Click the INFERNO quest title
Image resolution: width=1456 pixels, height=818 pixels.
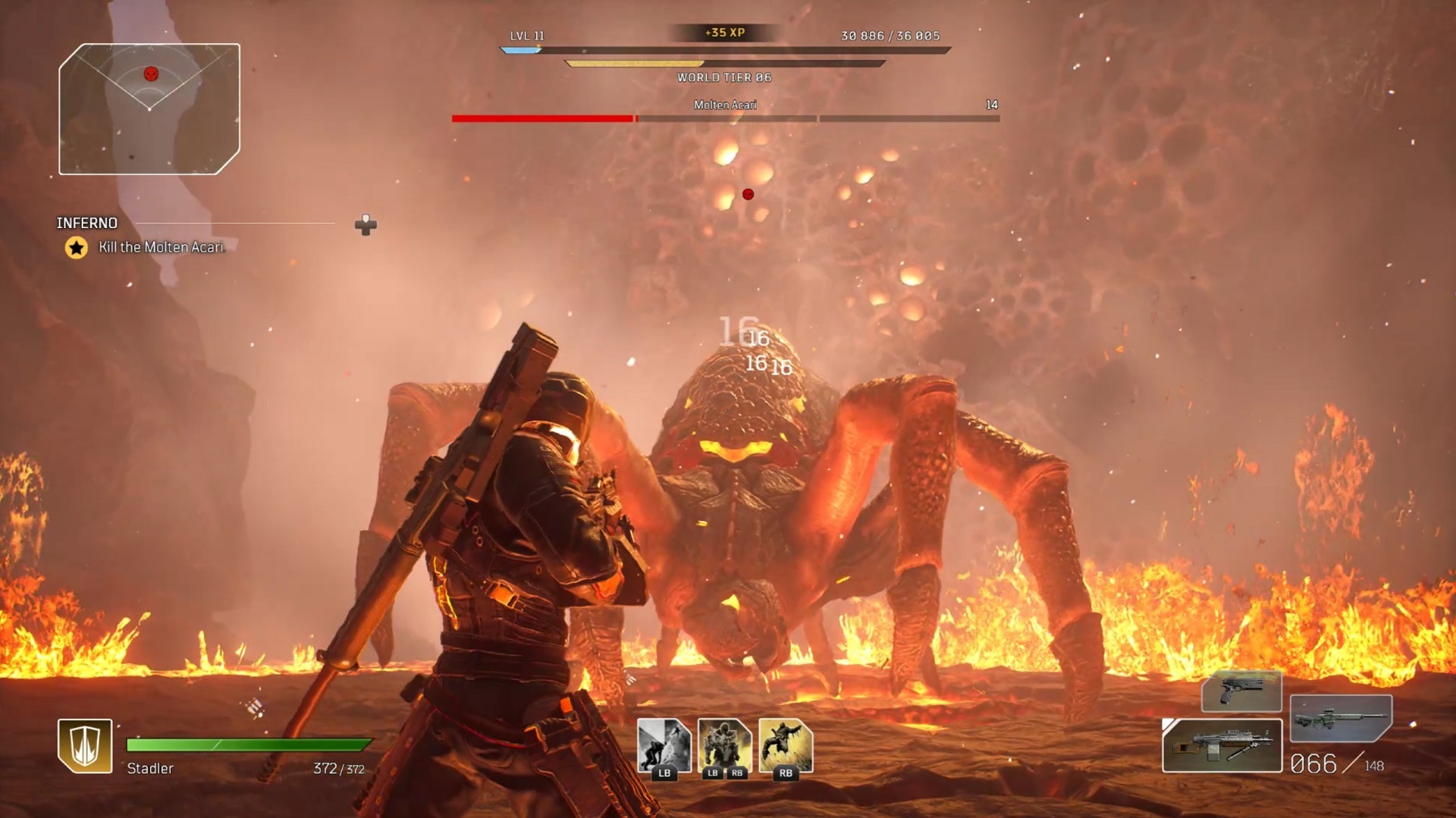(86, 223)
